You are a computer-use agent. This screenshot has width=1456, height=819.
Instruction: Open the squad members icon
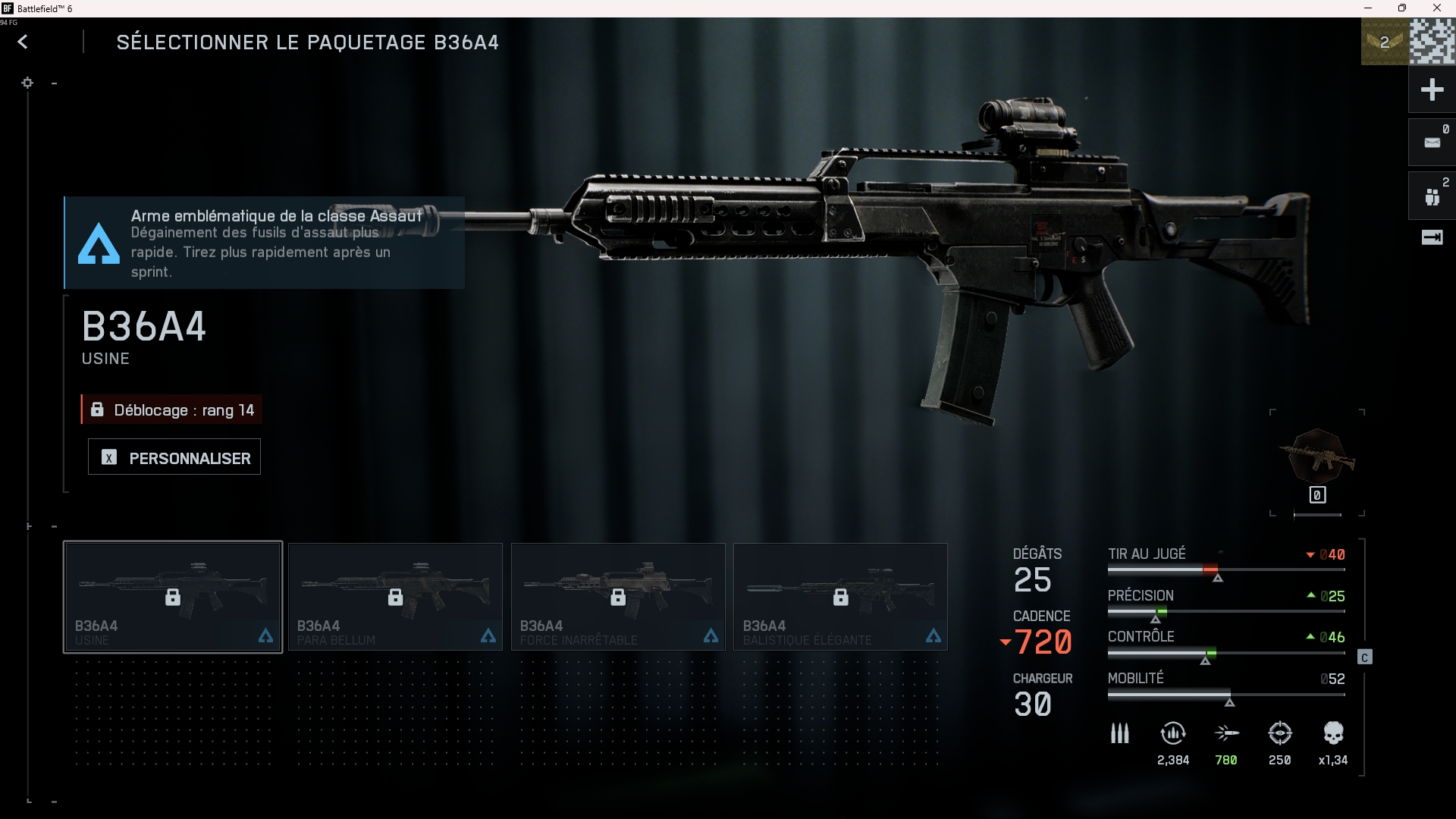[1432, 196]
